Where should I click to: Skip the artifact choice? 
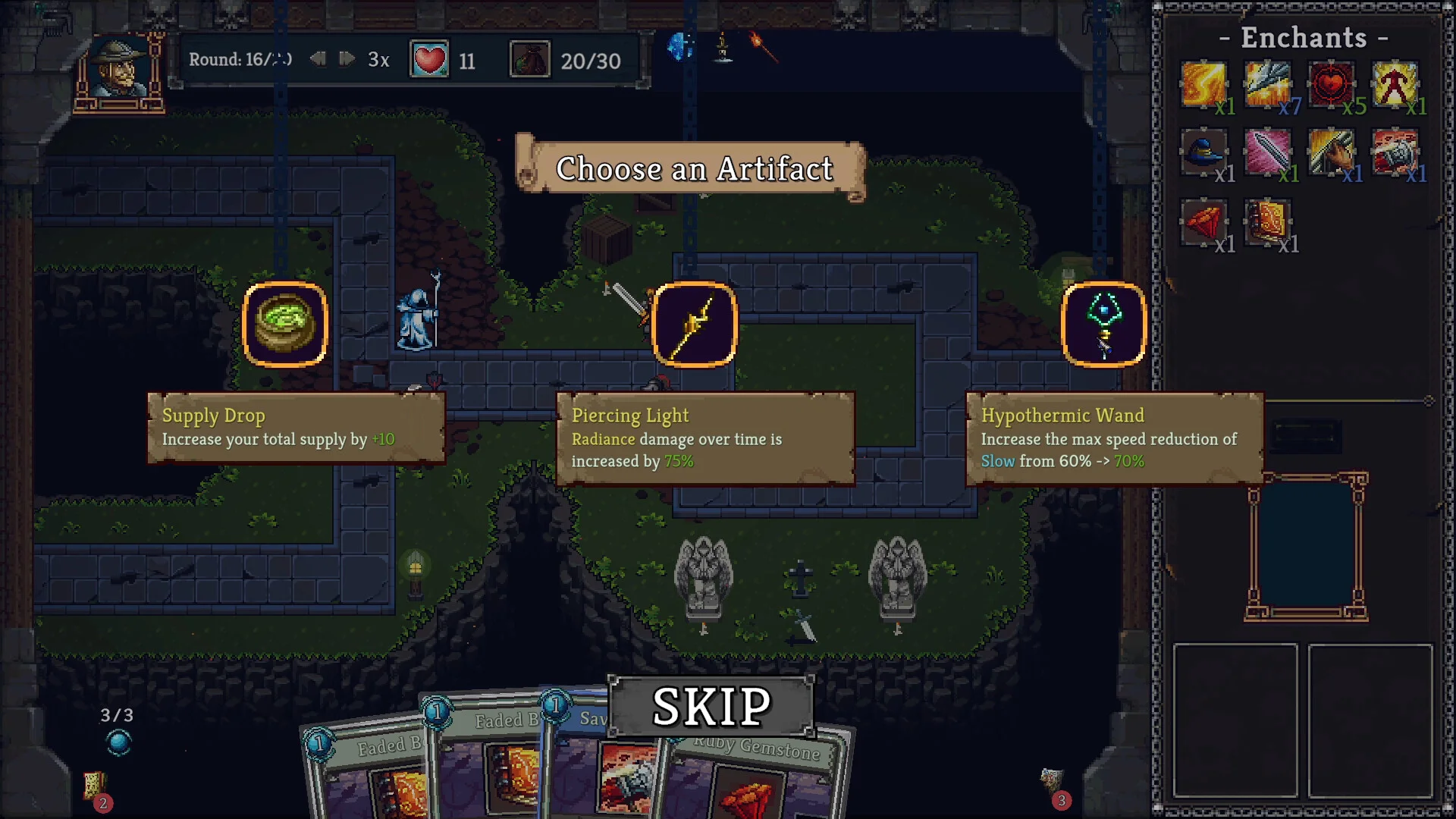pyautogui.click(x=711, y=706)
